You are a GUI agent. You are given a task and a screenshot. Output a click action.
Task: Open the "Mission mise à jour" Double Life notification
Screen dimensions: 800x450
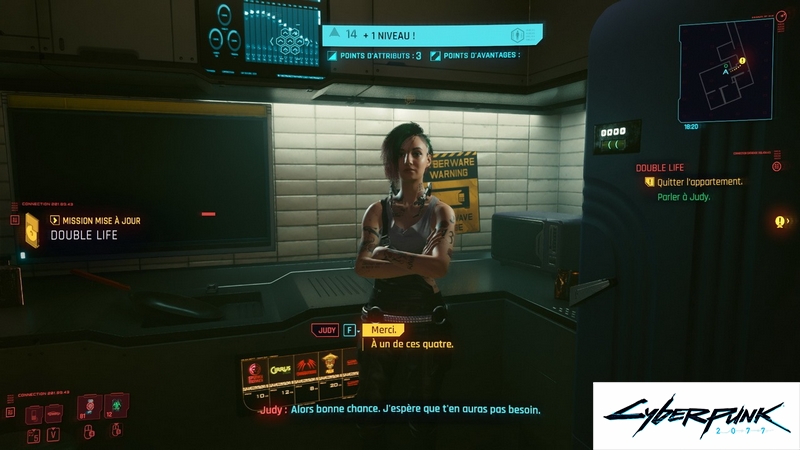[x=90, y=227]
